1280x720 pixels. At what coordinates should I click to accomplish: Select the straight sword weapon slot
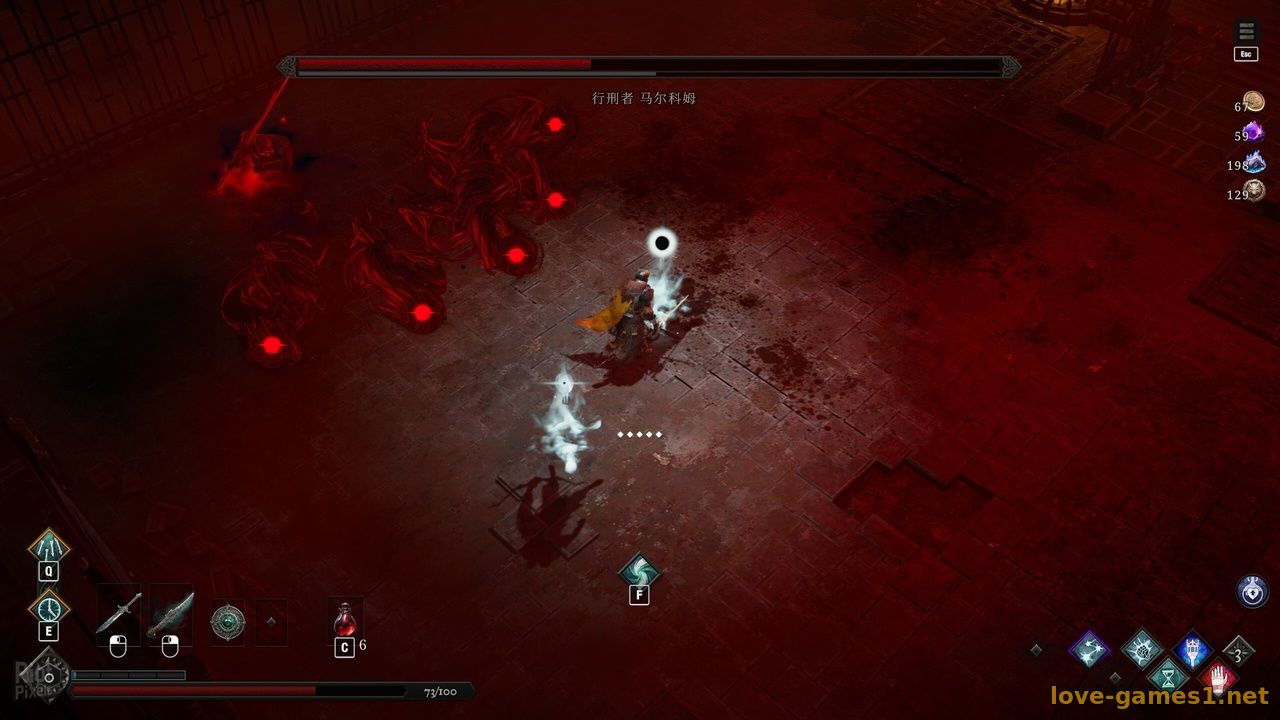118,613
